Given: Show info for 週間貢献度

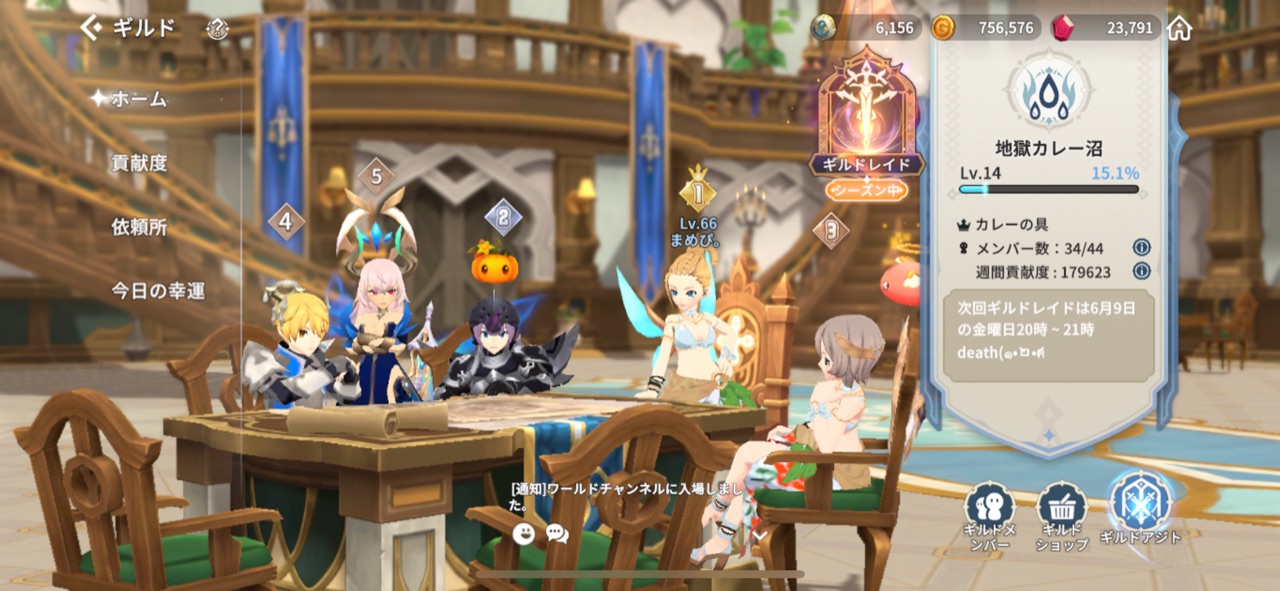Looking at the screenshot, I should (x=1141, y=271).
